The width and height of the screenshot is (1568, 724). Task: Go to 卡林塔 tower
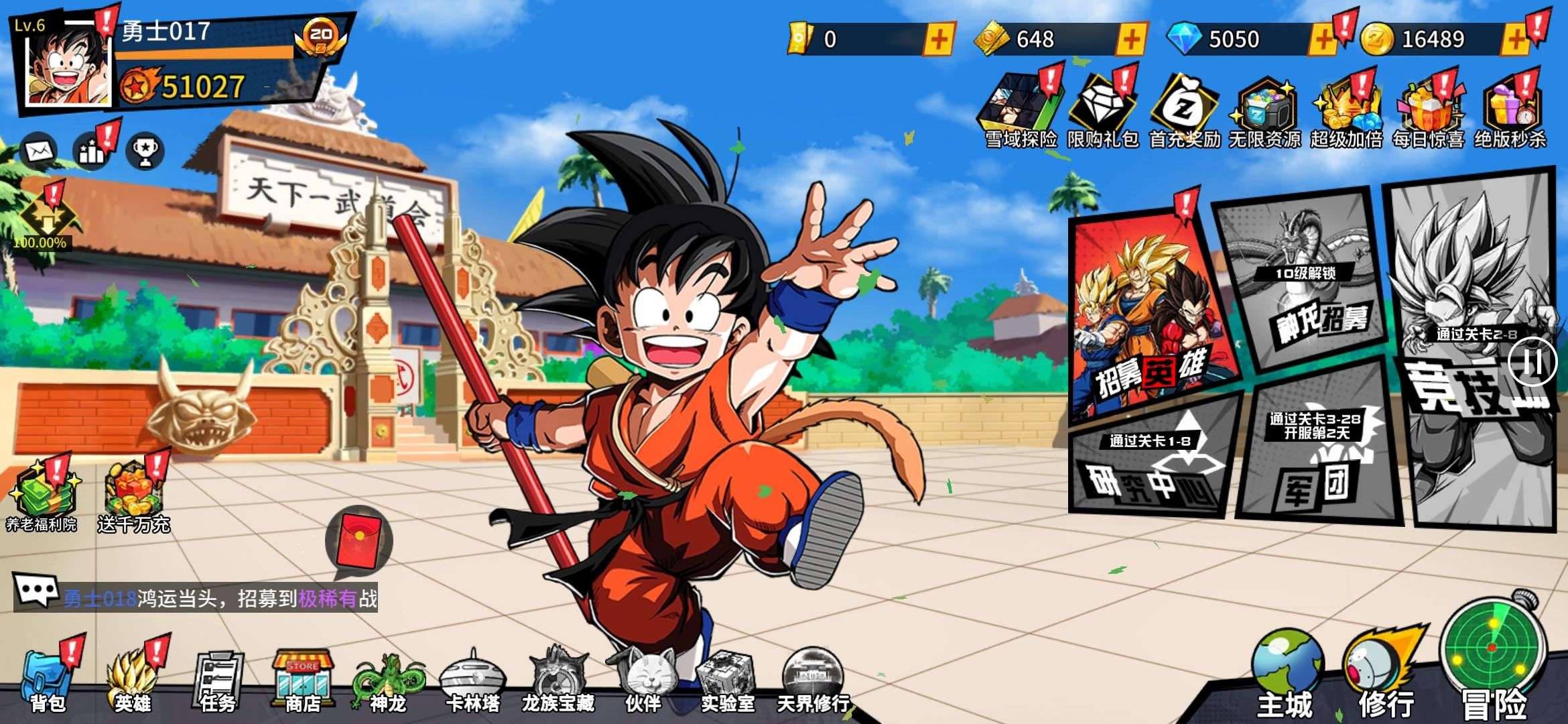473,680
